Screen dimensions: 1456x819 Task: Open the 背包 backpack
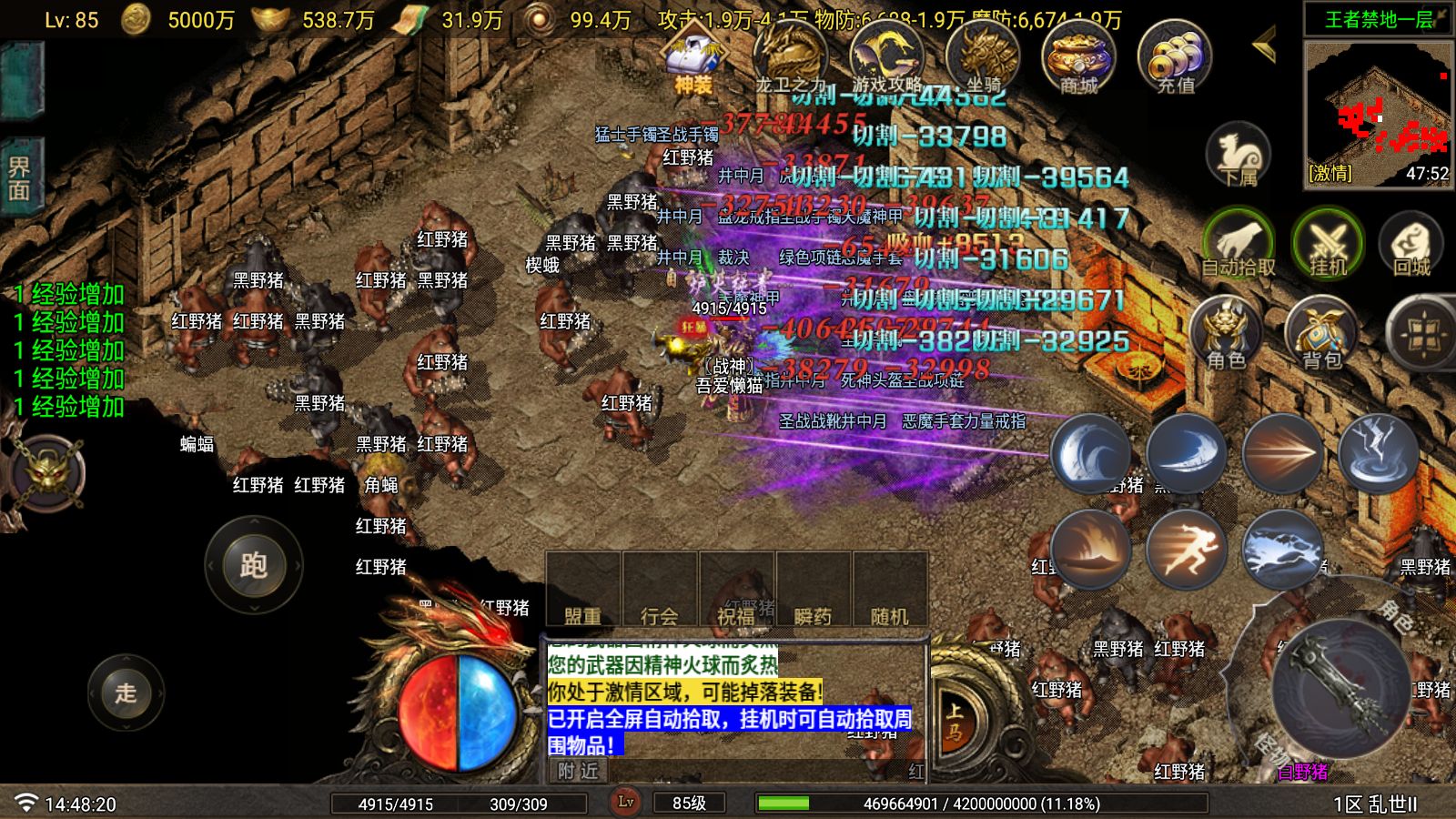point(1321,333)
